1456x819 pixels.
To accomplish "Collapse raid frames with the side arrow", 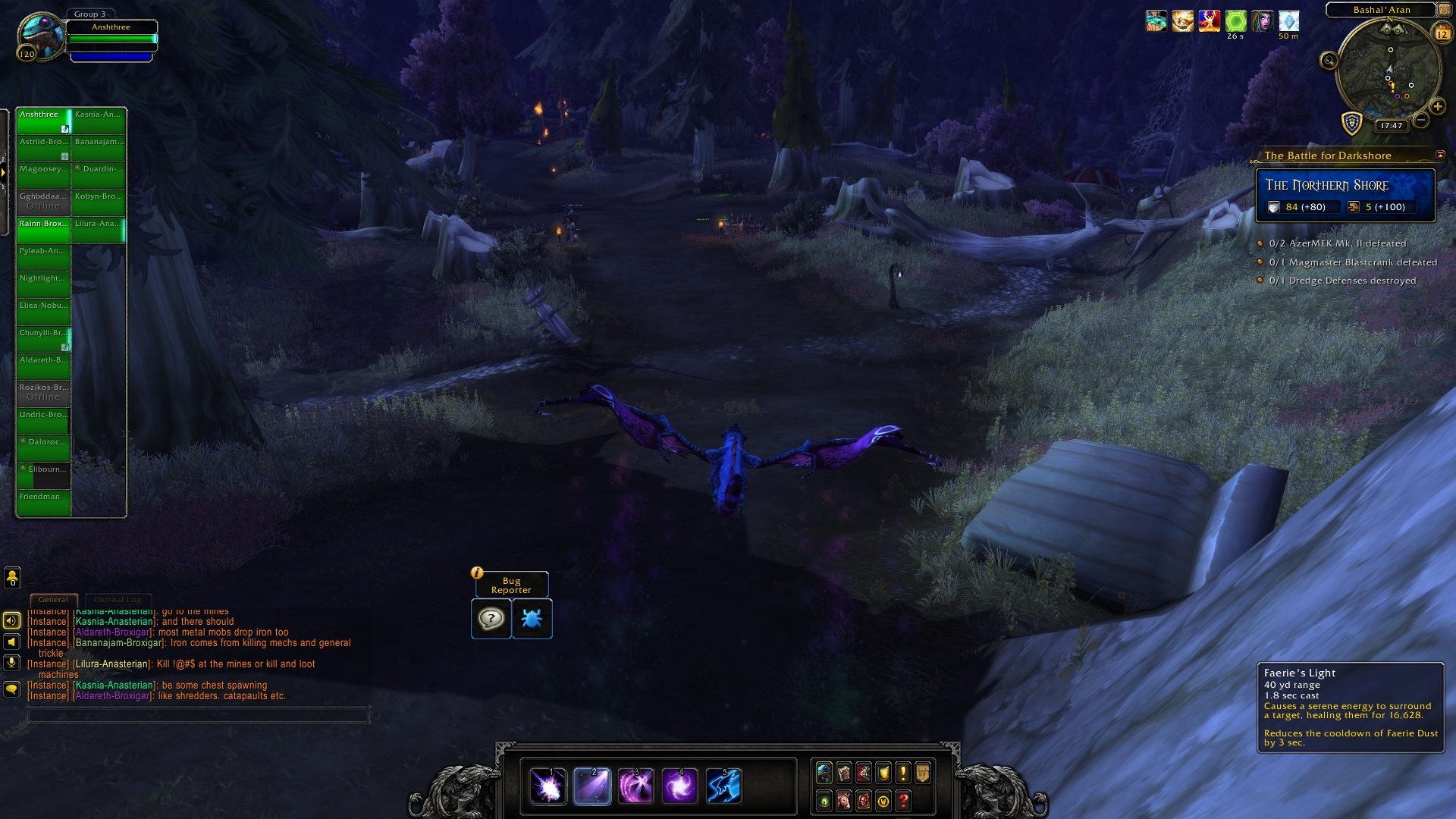I will tap(4, 172).
